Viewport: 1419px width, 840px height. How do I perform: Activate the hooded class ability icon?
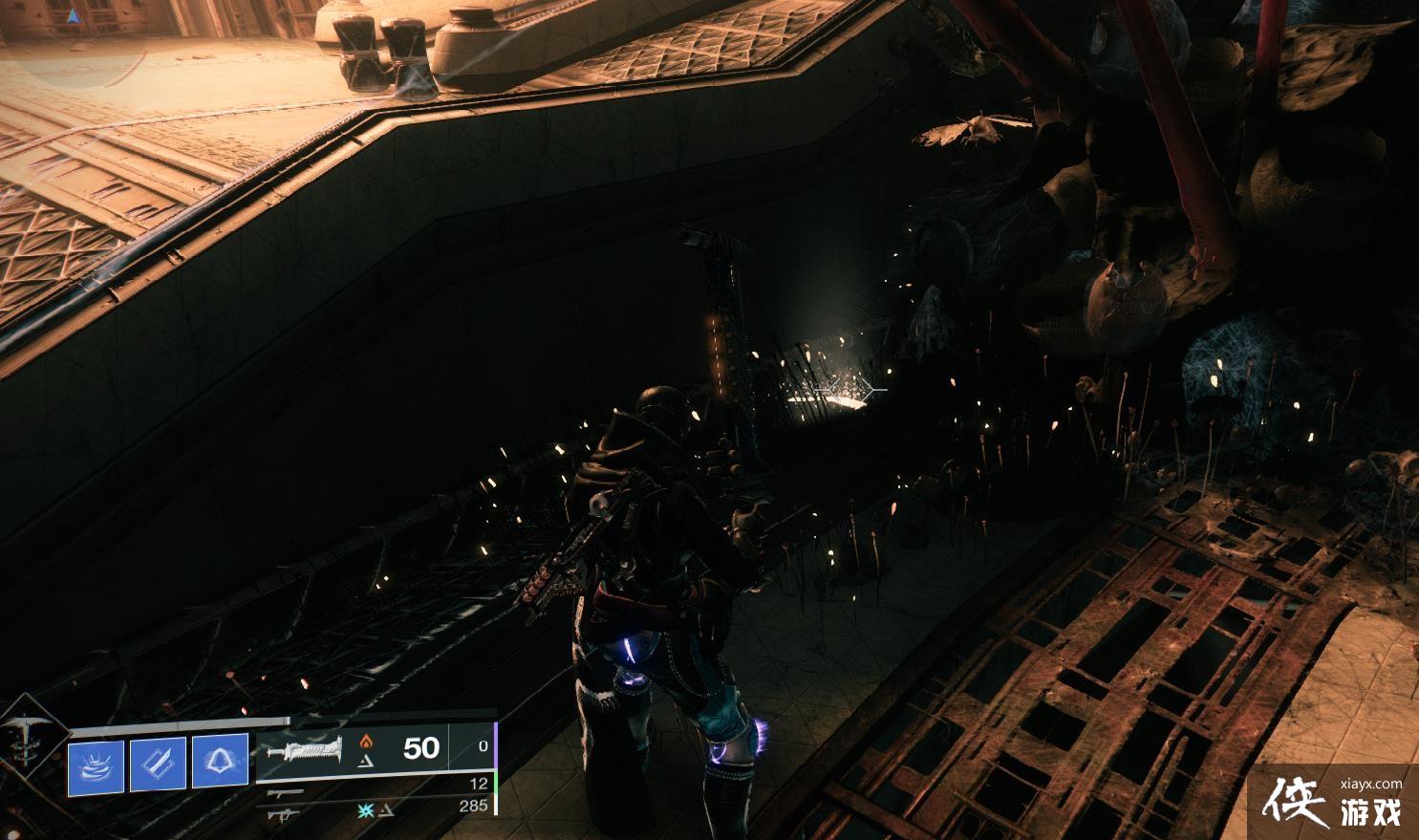point(220,765)
